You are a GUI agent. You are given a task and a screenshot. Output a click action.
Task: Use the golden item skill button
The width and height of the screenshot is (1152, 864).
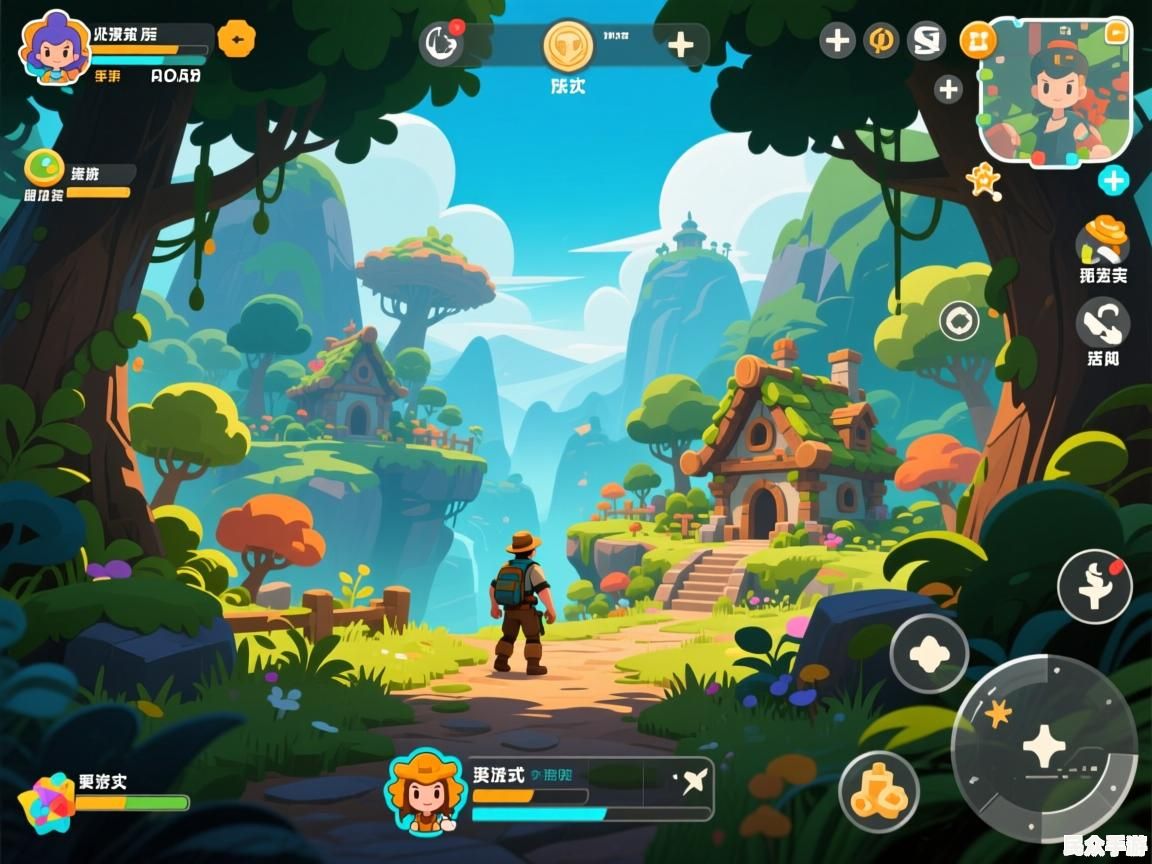point(878,790)
